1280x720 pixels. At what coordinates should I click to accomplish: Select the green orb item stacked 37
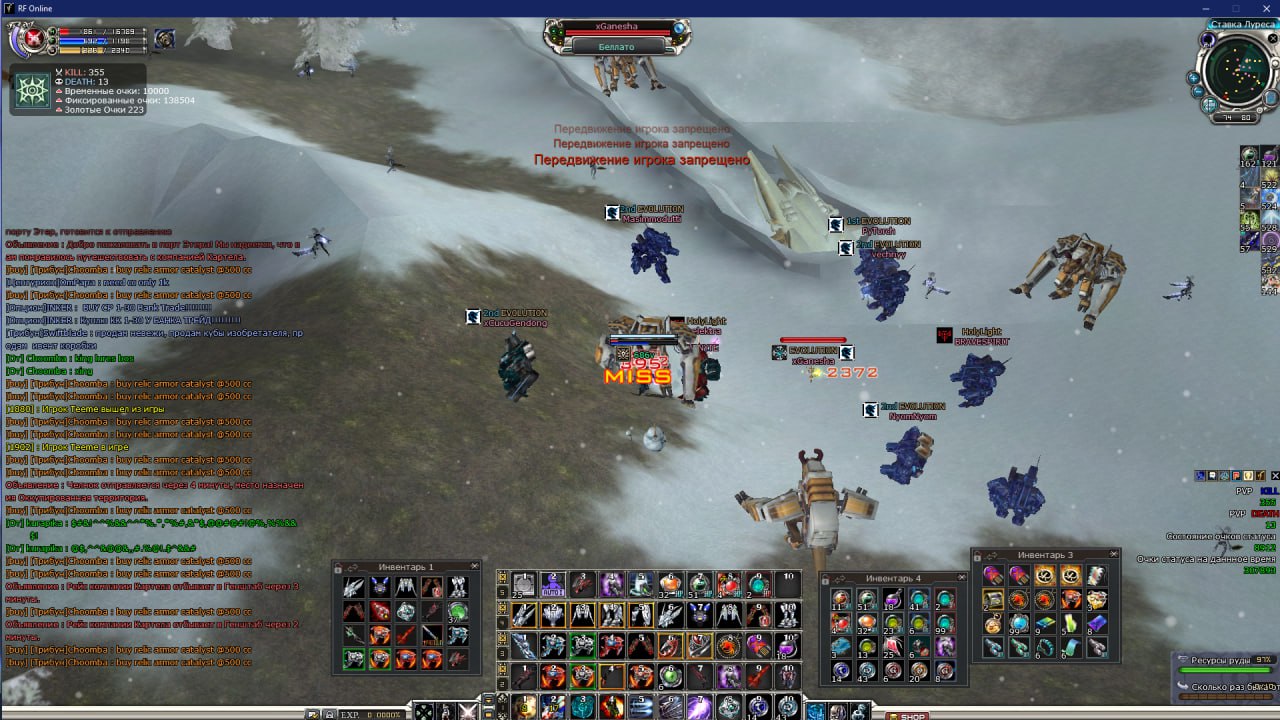tap(458, 612)
